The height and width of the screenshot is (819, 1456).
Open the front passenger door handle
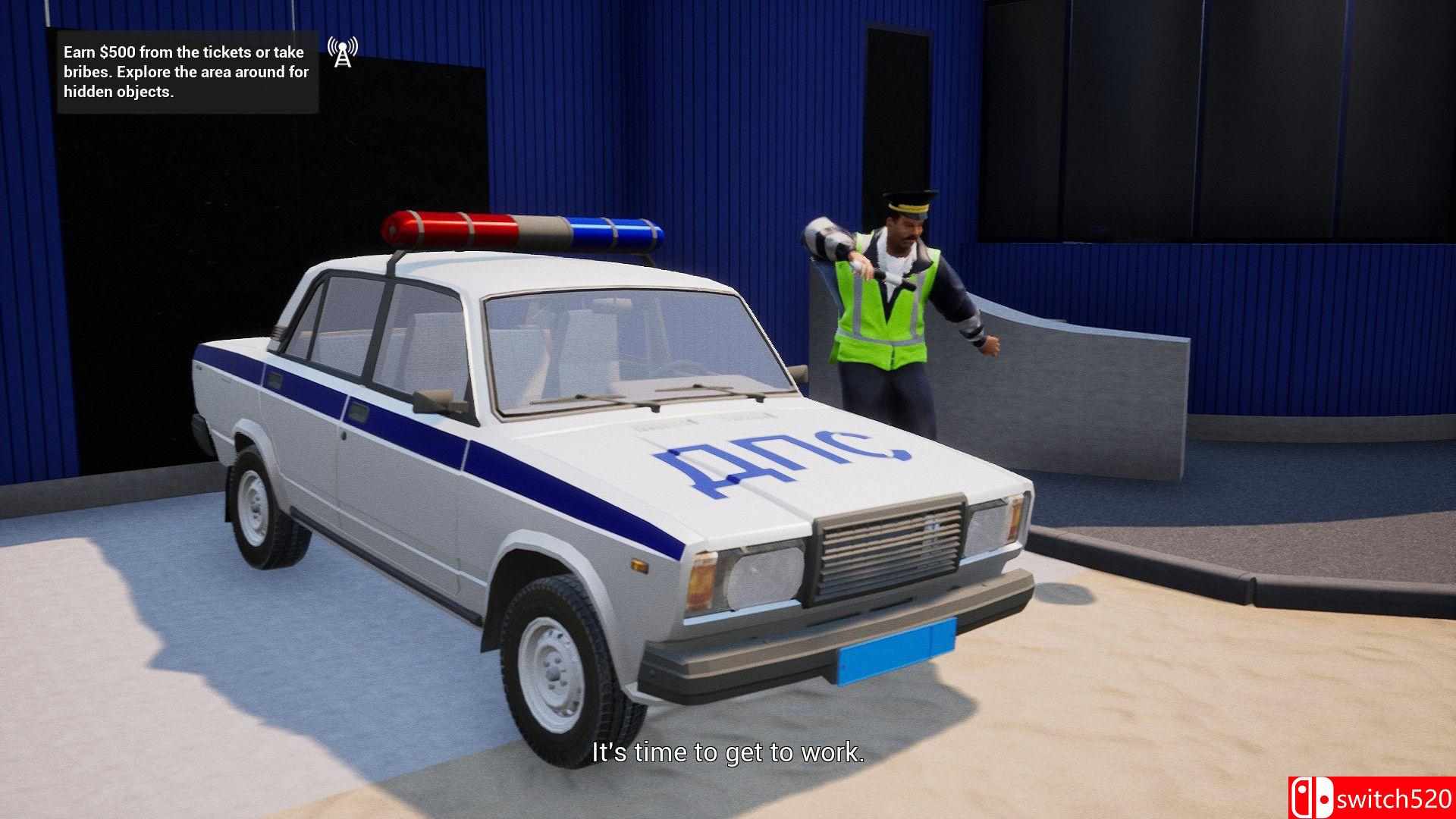pos(275,381)
